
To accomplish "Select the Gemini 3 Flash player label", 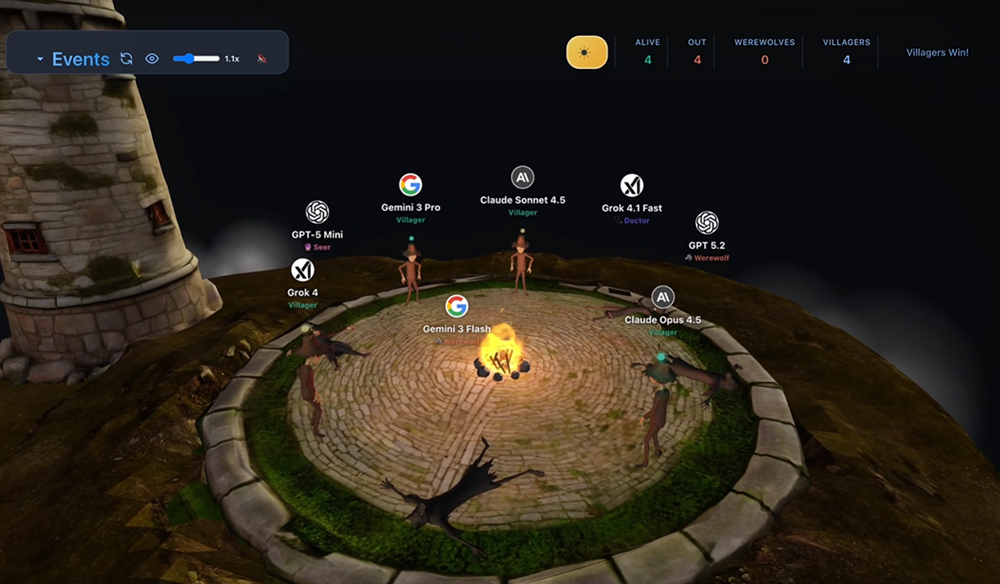I will (x=457, y=328).
